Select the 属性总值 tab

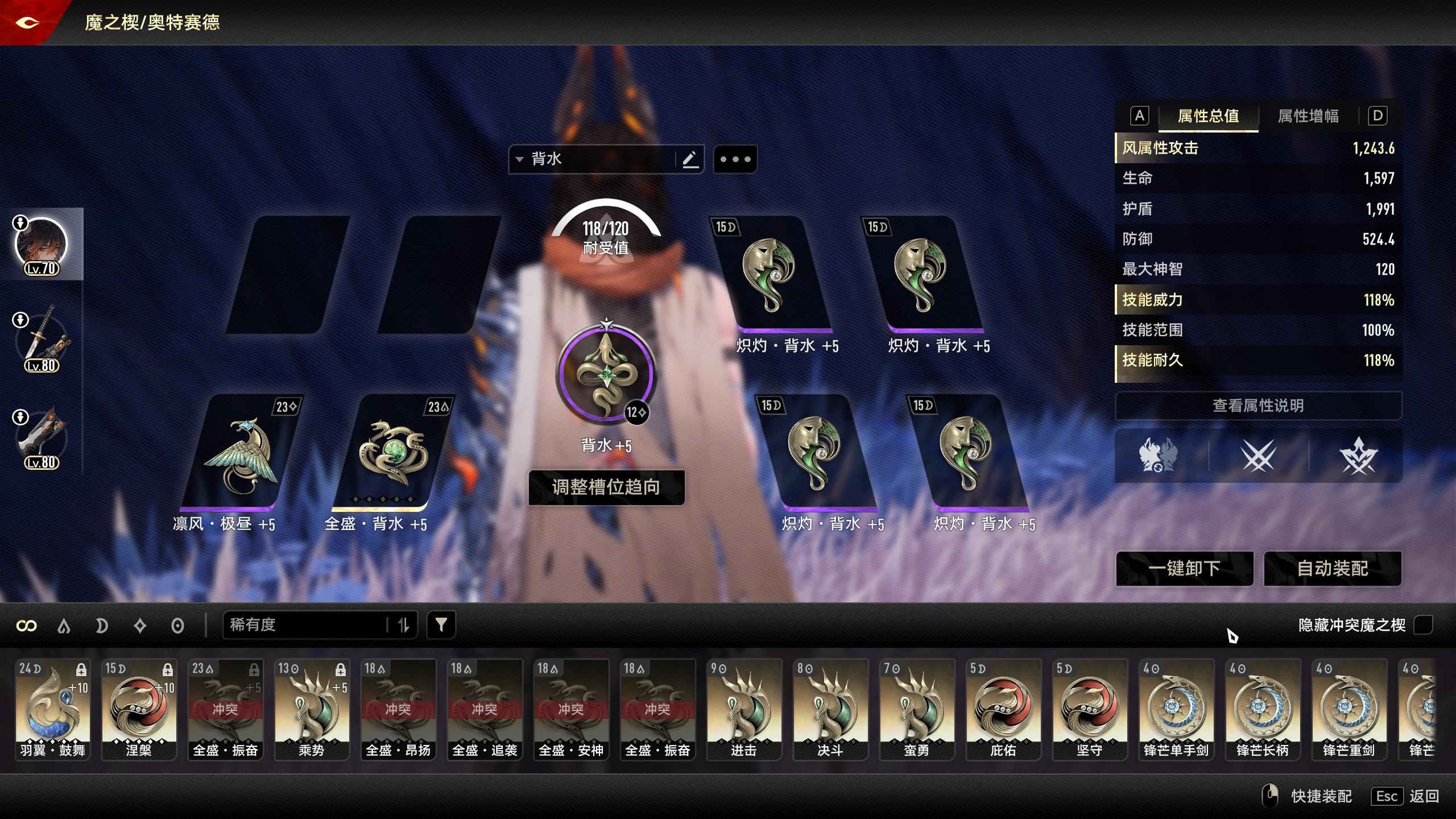[1208, 116]
